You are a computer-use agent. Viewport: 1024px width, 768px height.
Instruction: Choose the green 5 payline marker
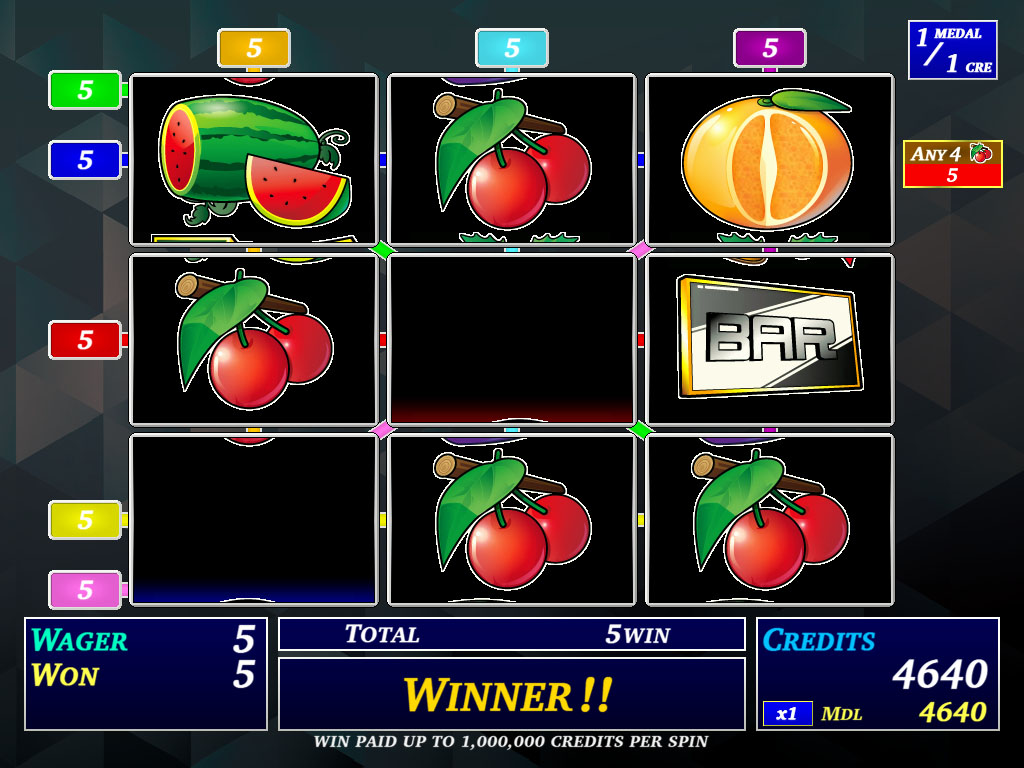(85, 90)
